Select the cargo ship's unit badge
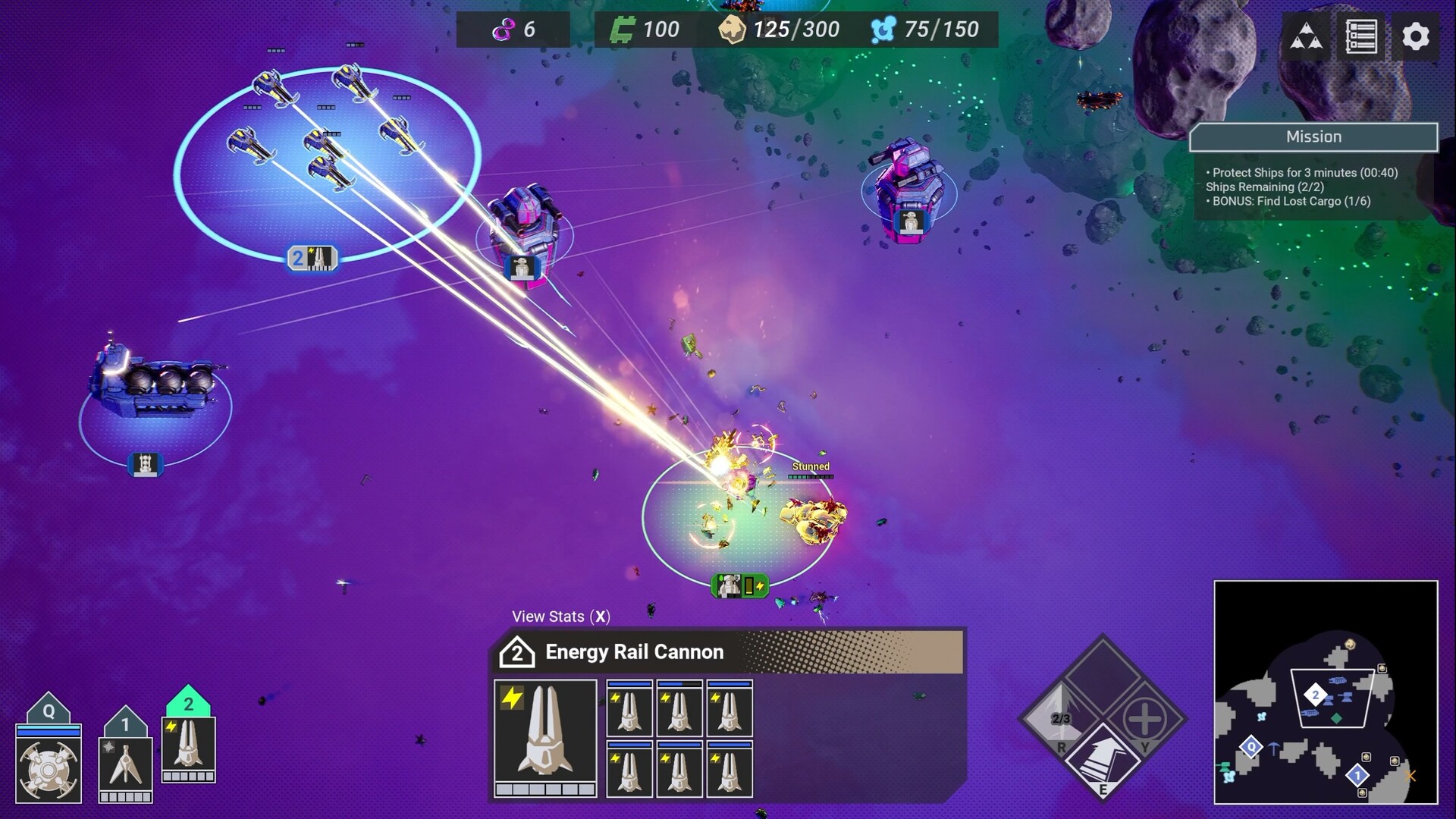The width and height of the screenshot is (1456, 819). click(145, 464)
